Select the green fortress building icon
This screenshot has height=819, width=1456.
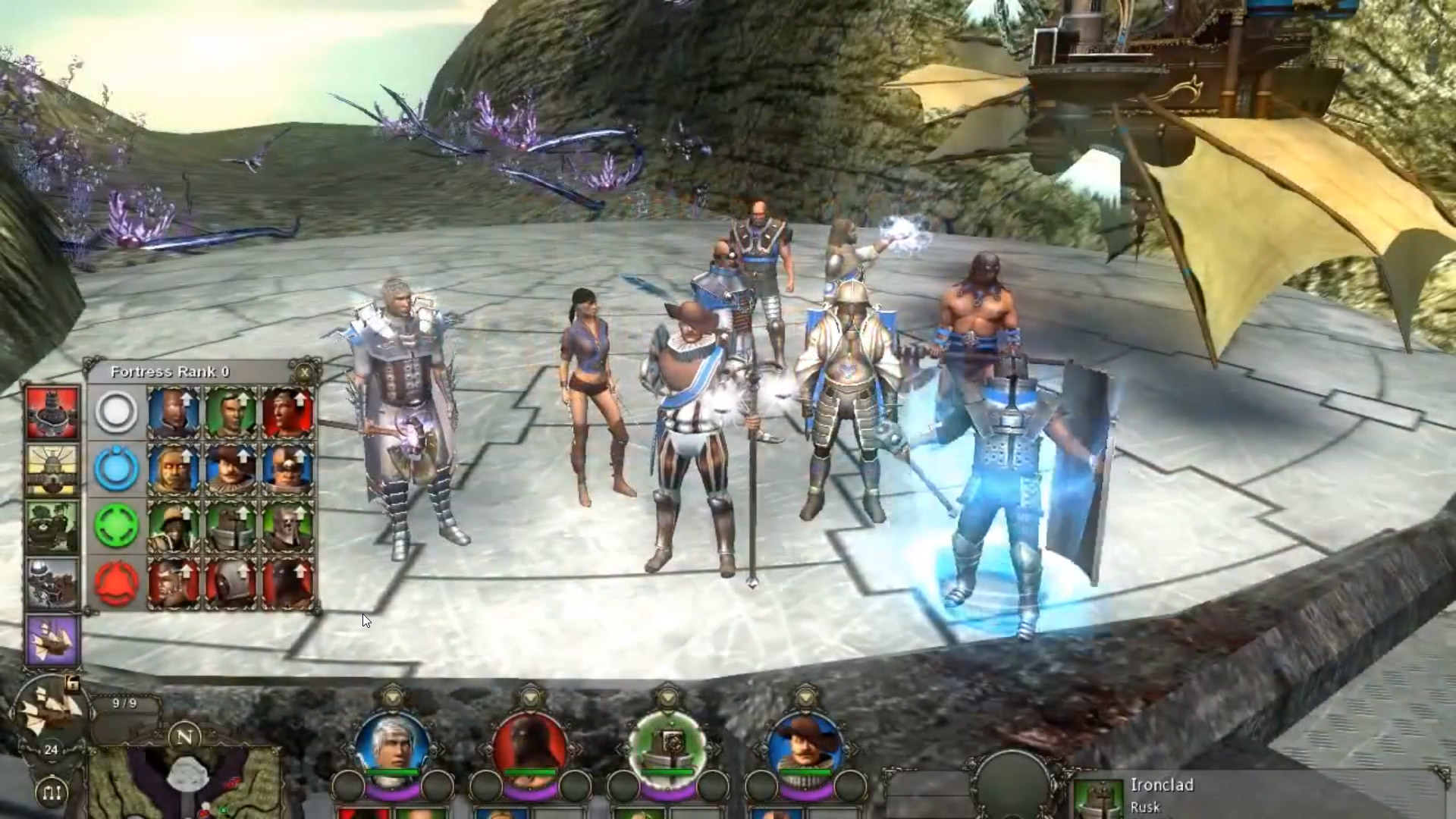pyautogui.click(x=52, y=526)
